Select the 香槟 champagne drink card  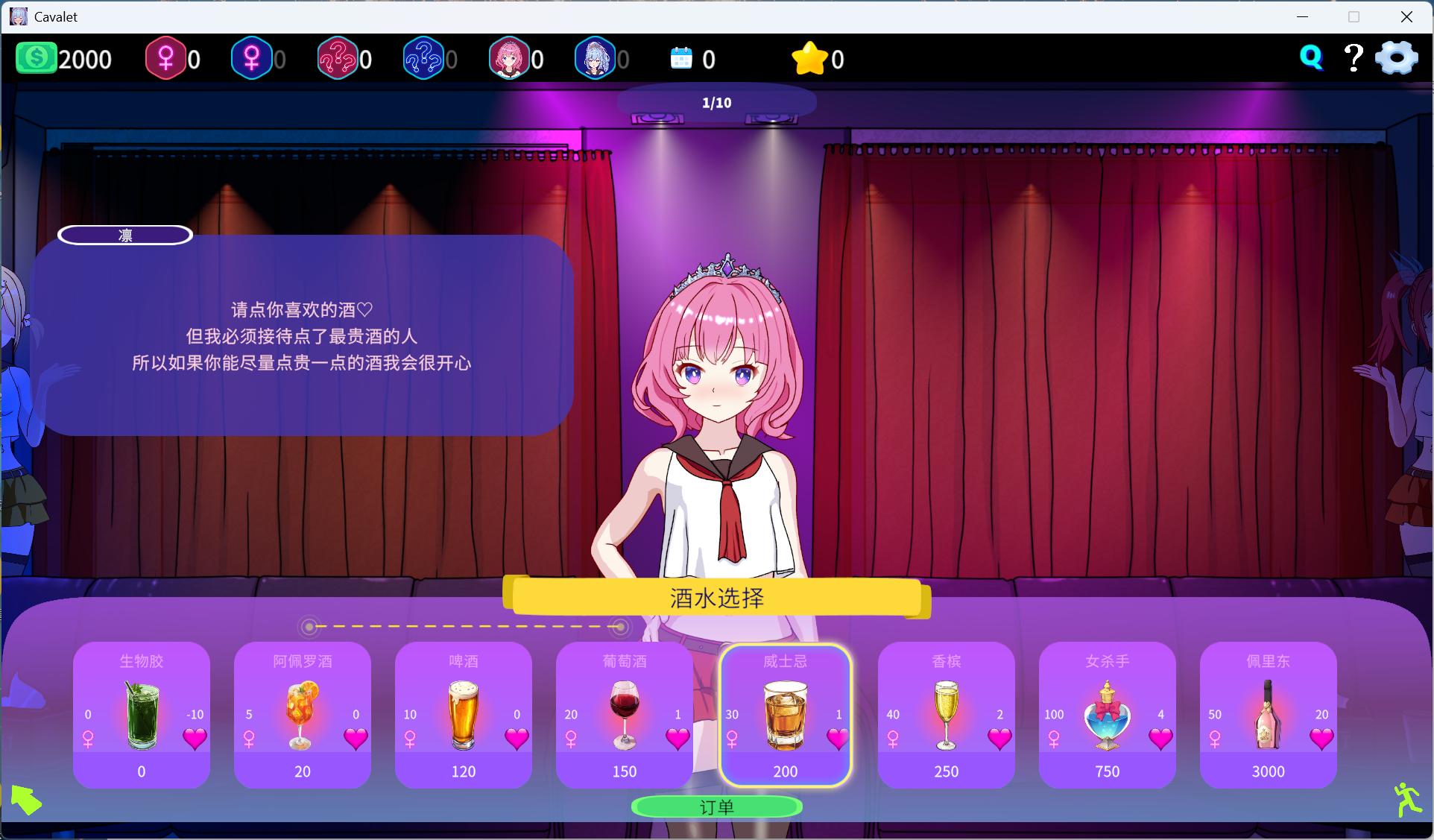(x=946, y=716)
